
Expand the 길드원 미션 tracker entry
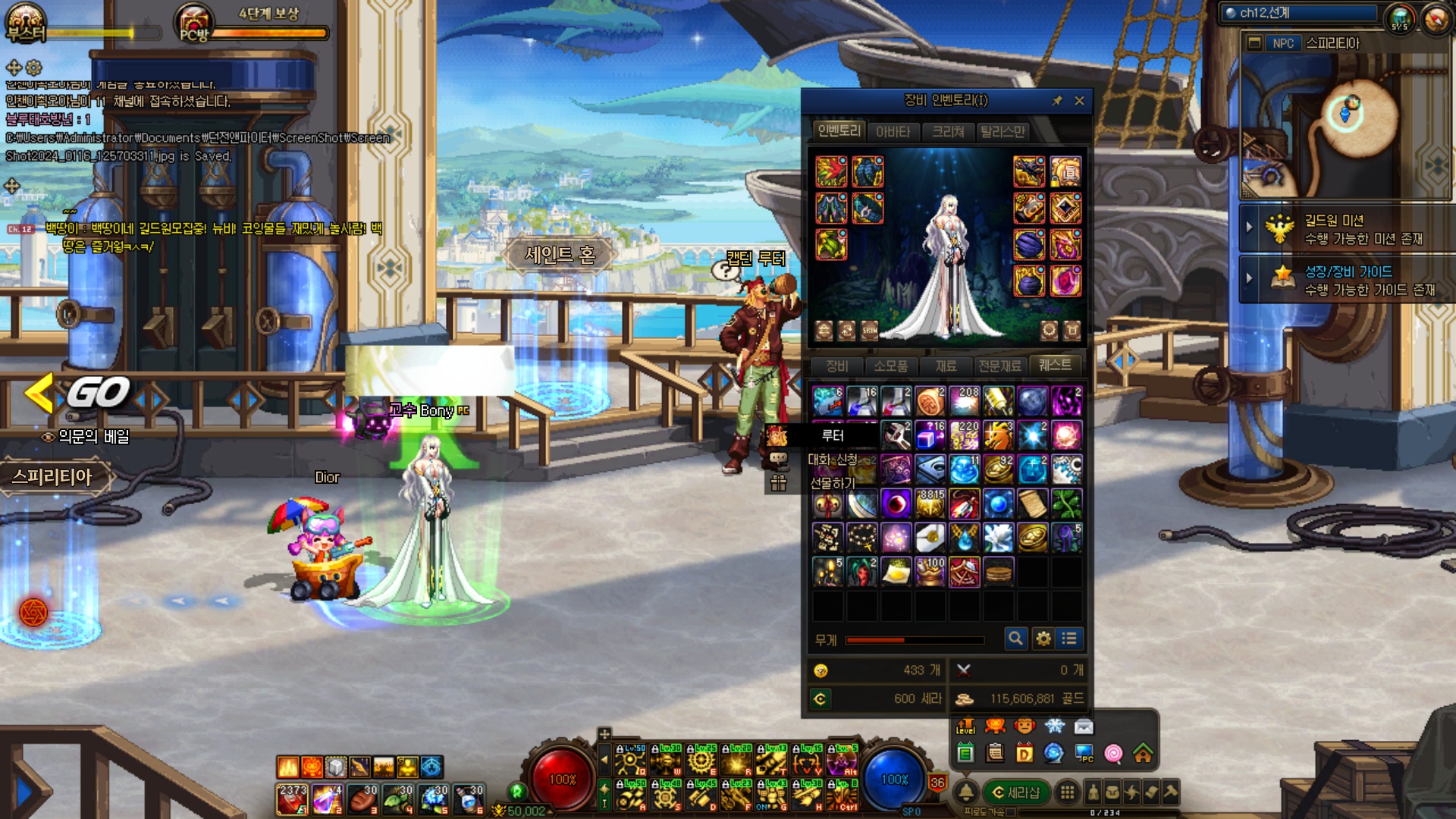(x=1249, y=227)
